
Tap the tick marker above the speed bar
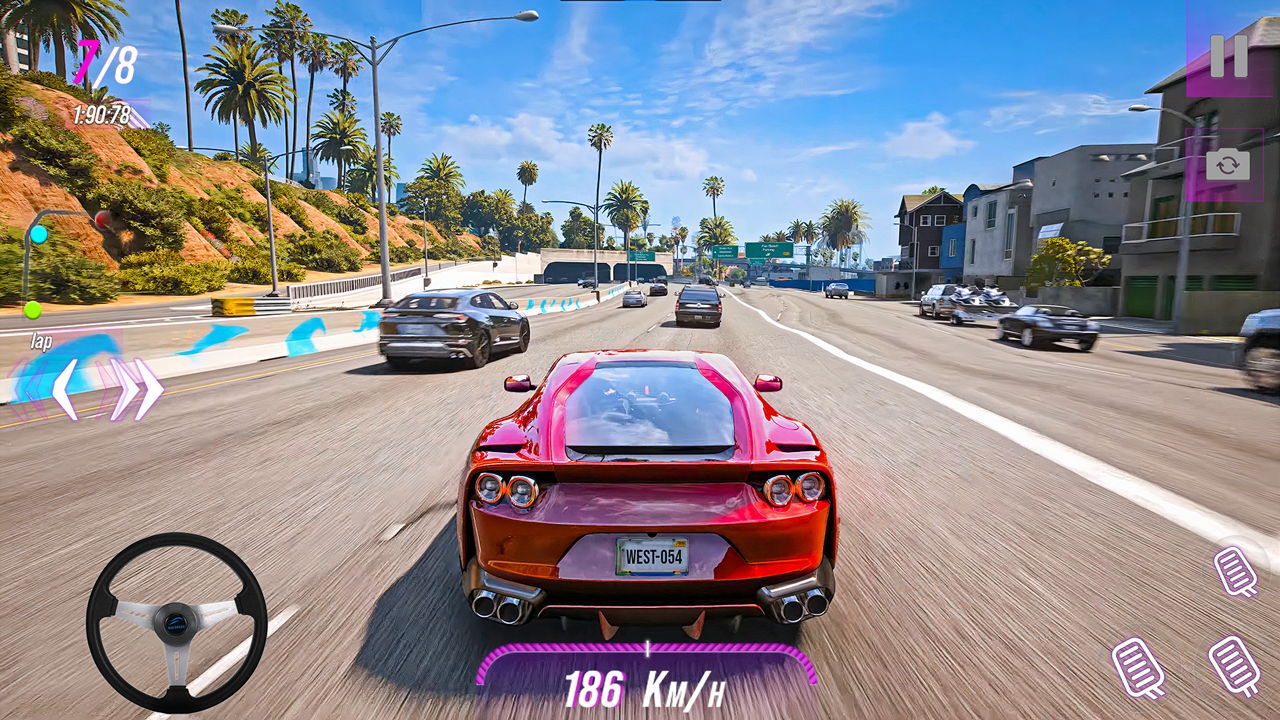(646, 650)
